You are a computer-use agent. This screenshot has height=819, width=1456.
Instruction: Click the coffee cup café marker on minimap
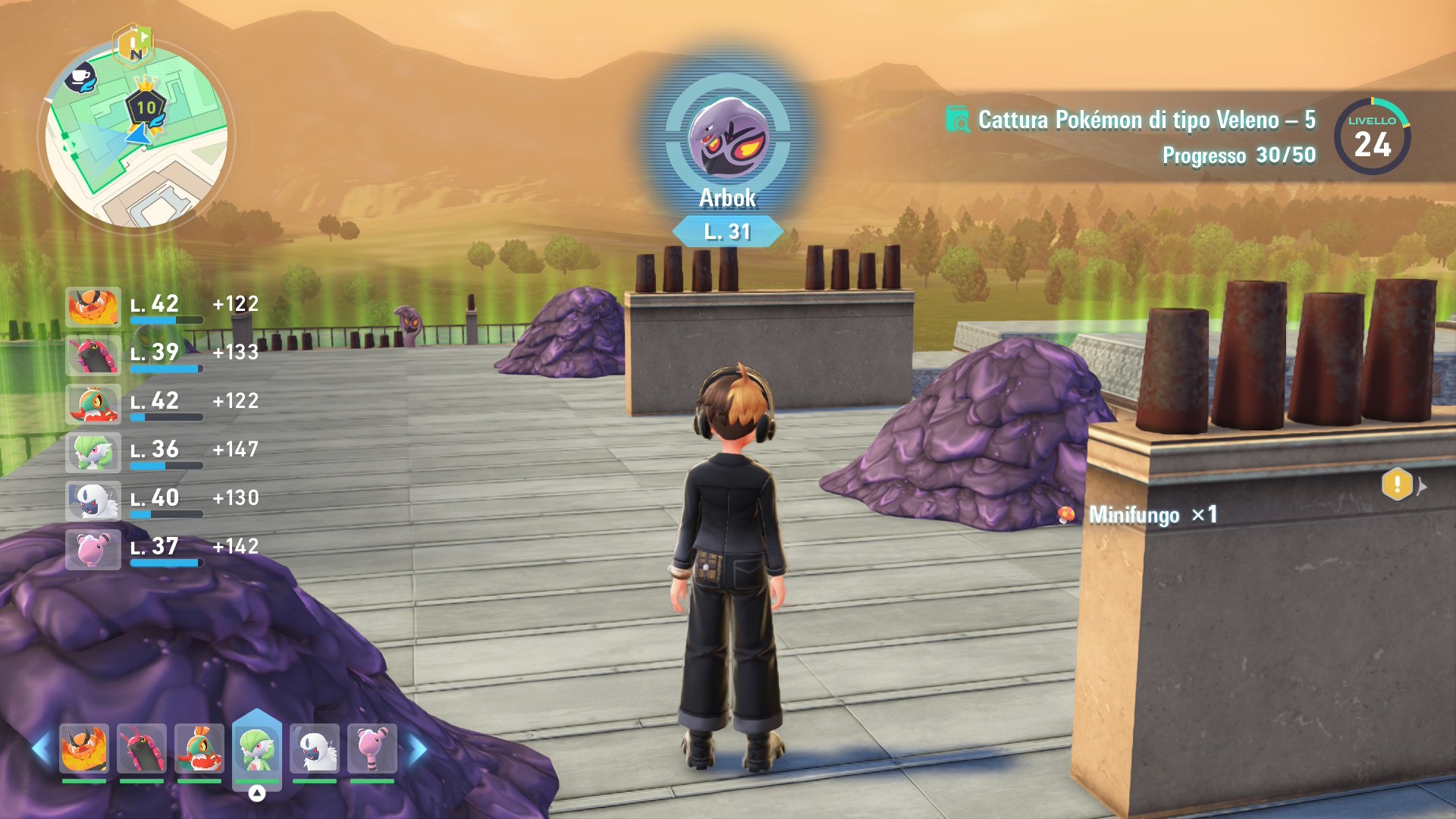click(80, 78)
